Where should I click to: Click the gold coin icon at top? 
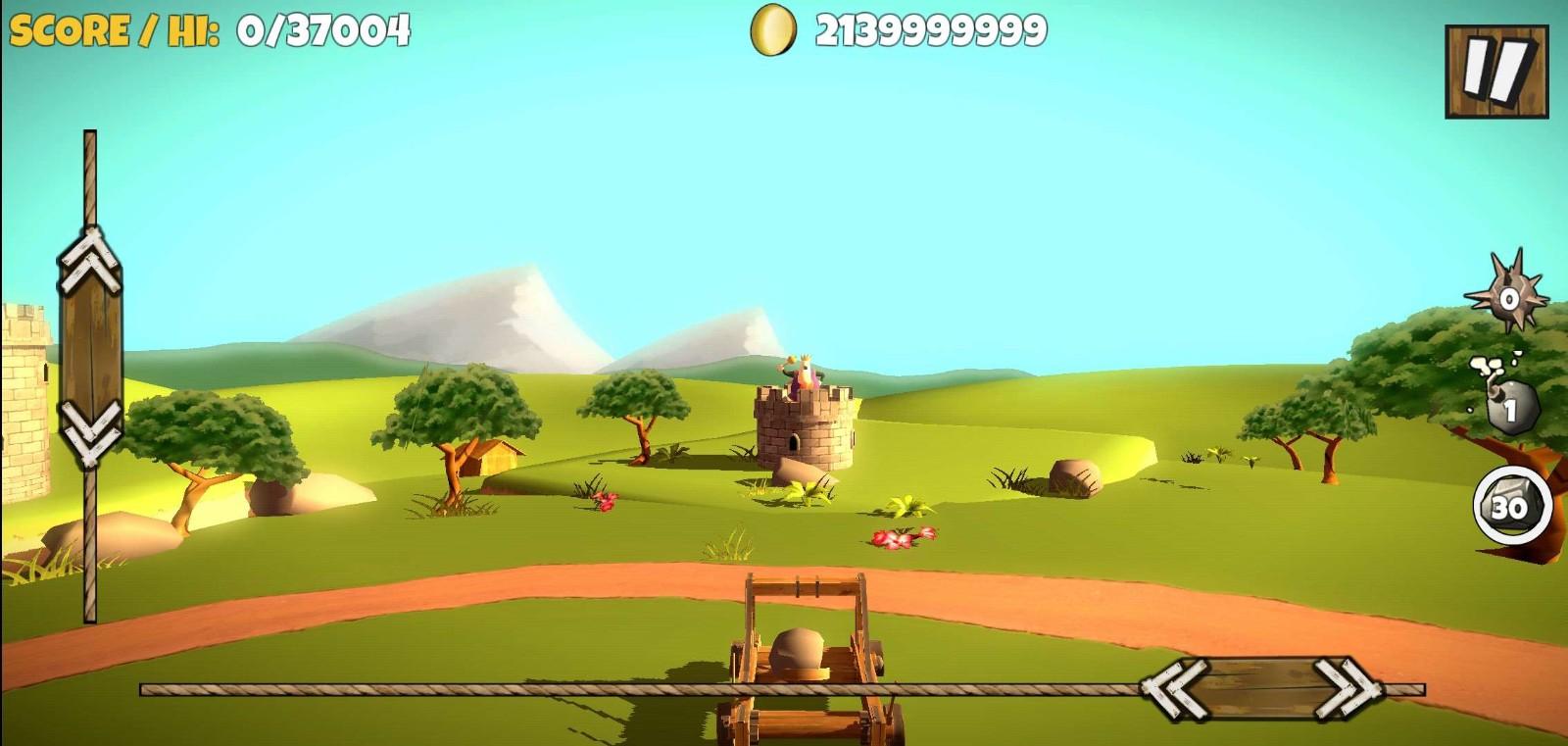[770, 32]
